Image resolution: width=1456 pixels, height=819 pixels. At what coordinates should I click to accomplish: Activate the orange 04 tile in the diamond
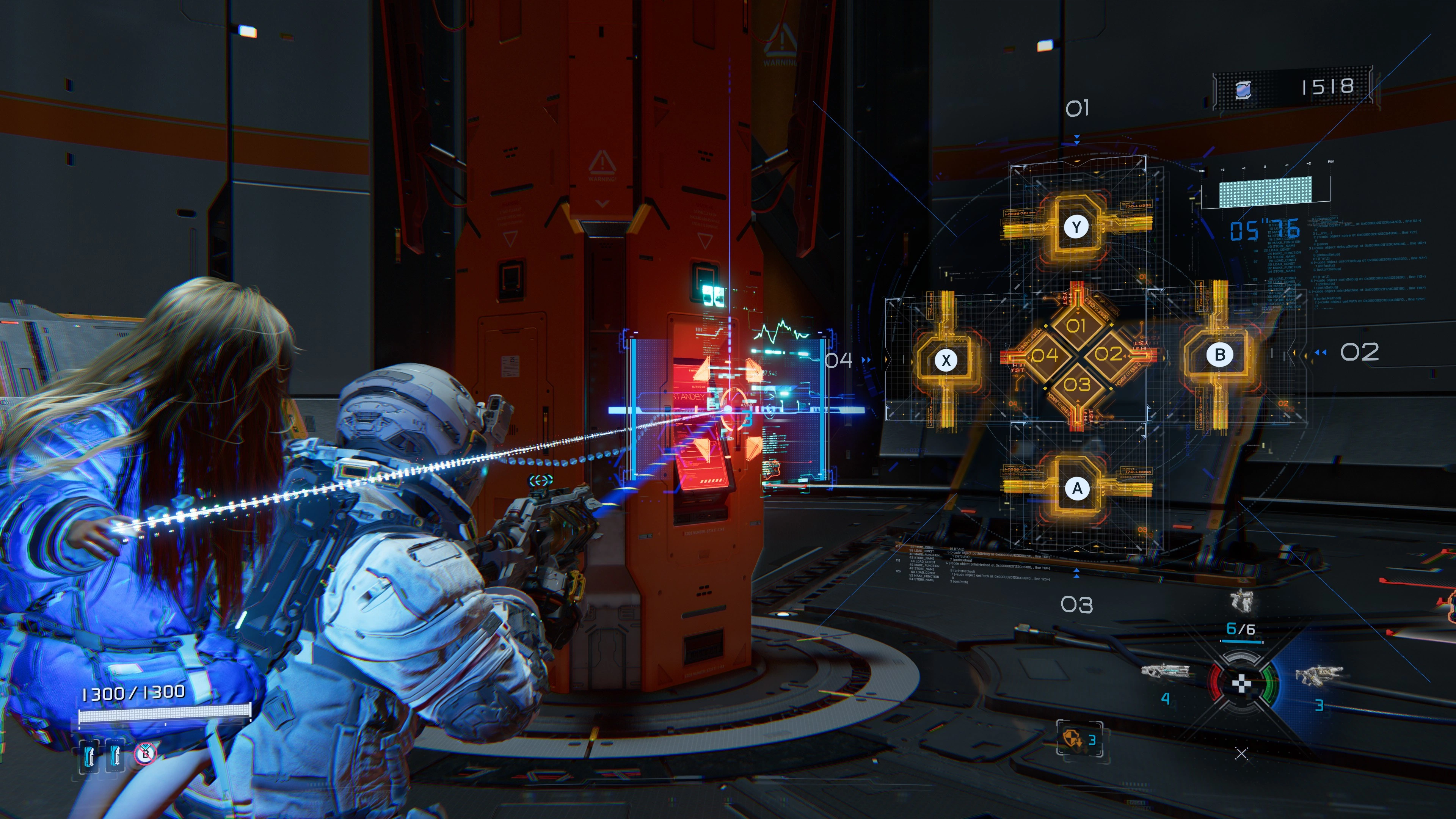click(1045, 355)
